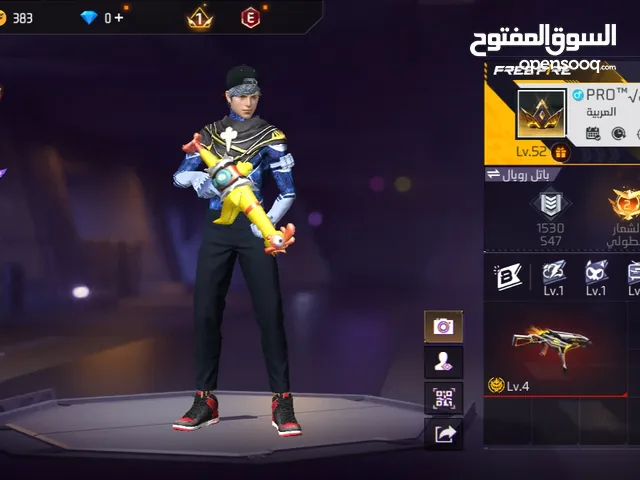
Task: Select the equipped Lv.4 gun skin
Action: click(x=551, y=347)
